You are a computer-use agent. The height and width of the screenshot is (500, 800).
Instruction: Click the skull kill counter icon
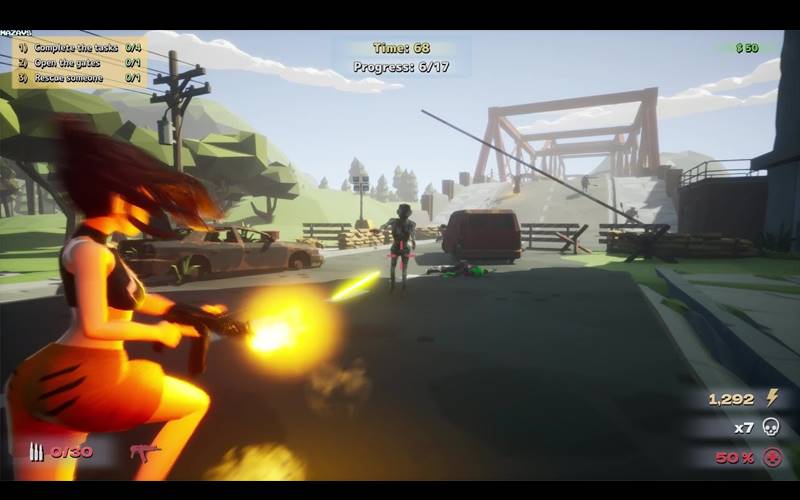pyautogui.click(x=771, y=427)
